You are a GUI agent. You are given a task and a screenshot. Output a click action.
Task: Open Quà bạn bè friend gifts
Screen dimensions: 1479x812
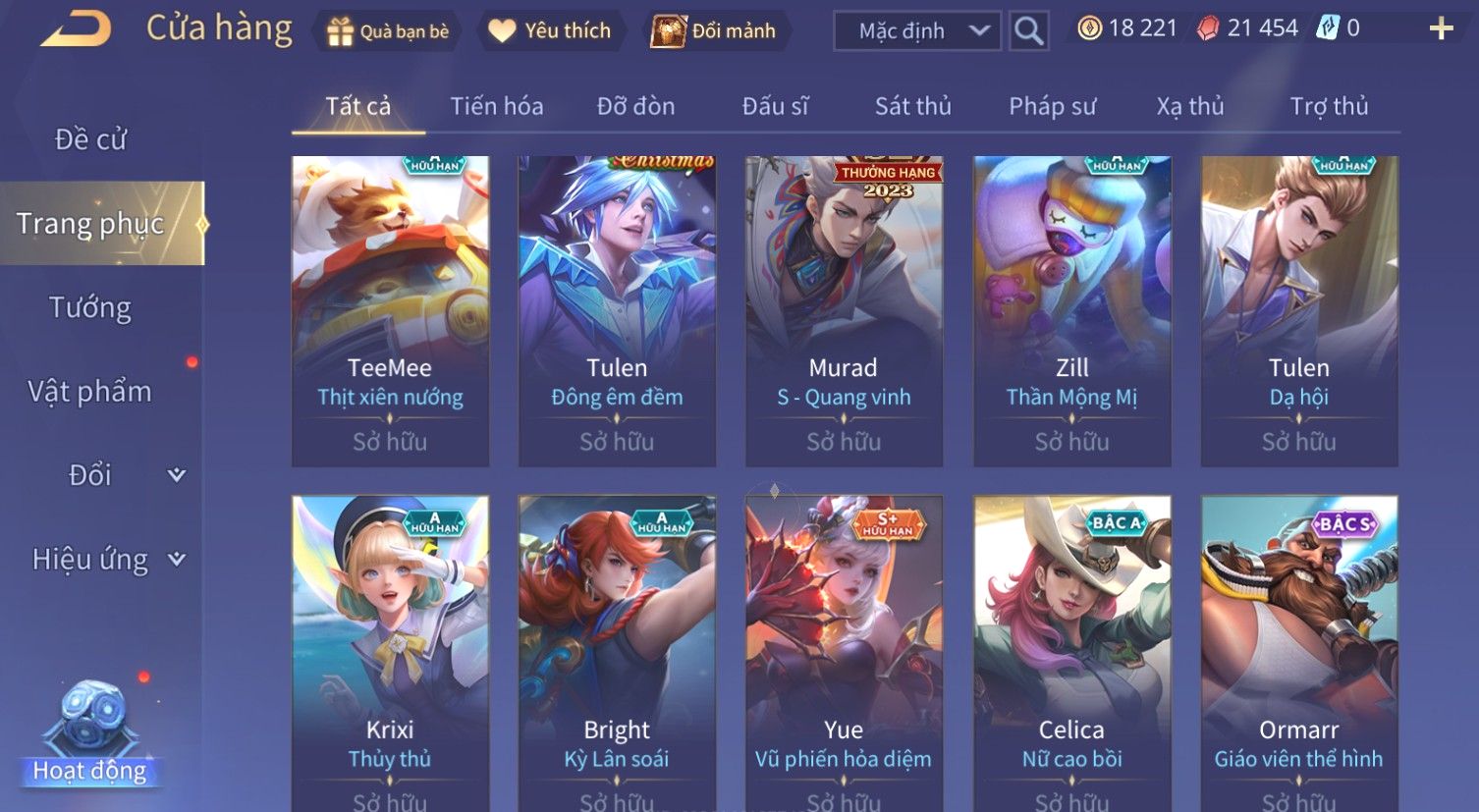tap(388, 31)
